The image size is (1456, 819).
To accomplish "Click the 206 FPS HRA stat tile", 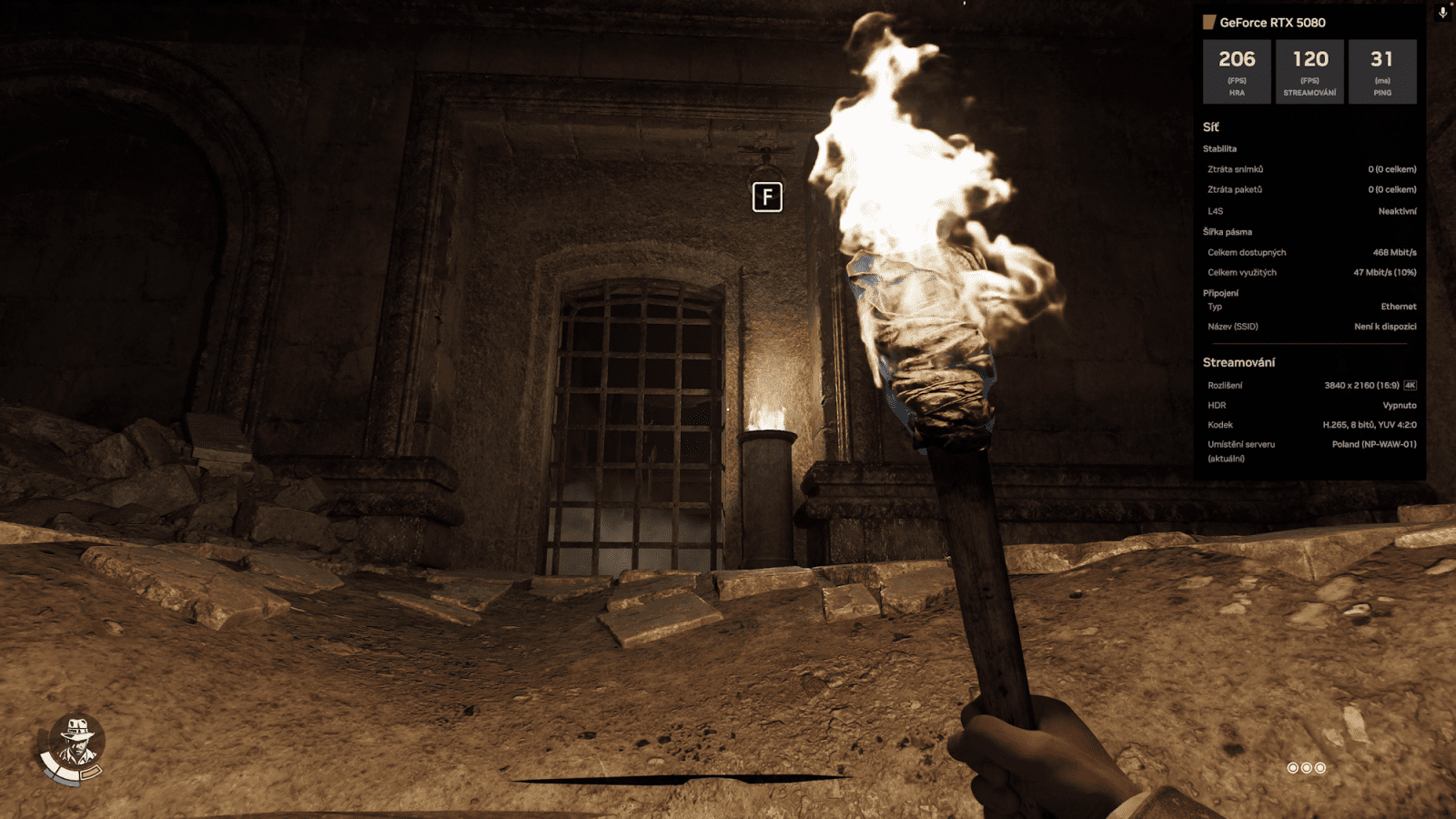I will pyautogui.click(x=1236, y=71).
